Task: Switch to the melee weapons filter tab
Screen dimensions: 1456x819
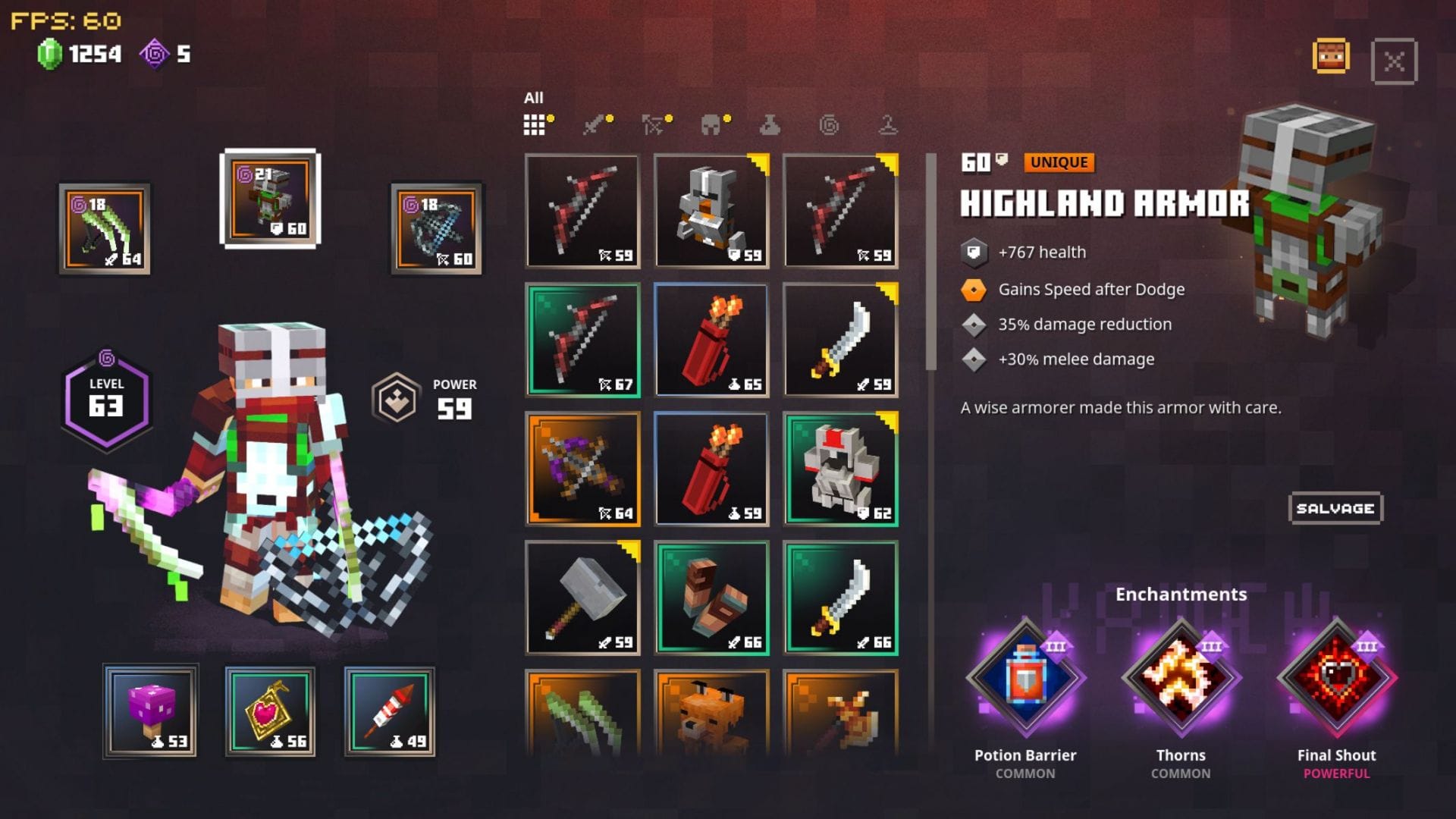Action: click(x=595, y=125)
